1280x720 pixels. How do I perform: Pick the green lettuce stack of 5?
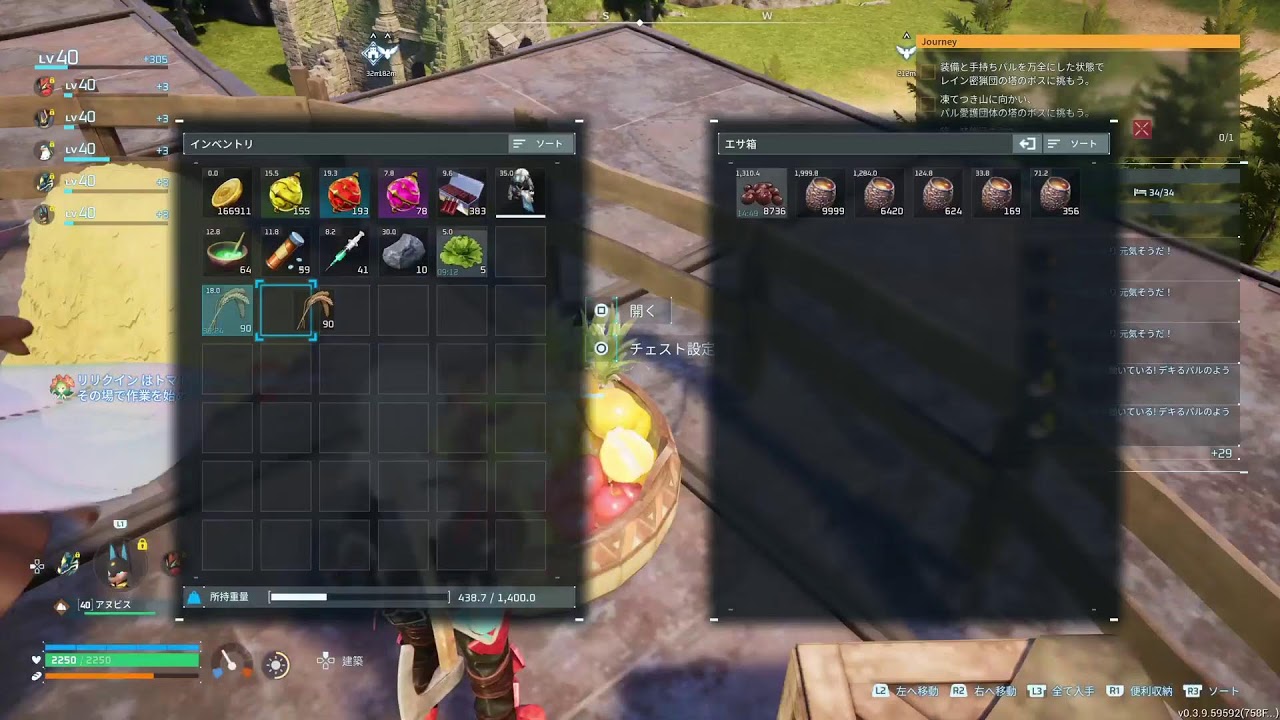pos(462,251)
